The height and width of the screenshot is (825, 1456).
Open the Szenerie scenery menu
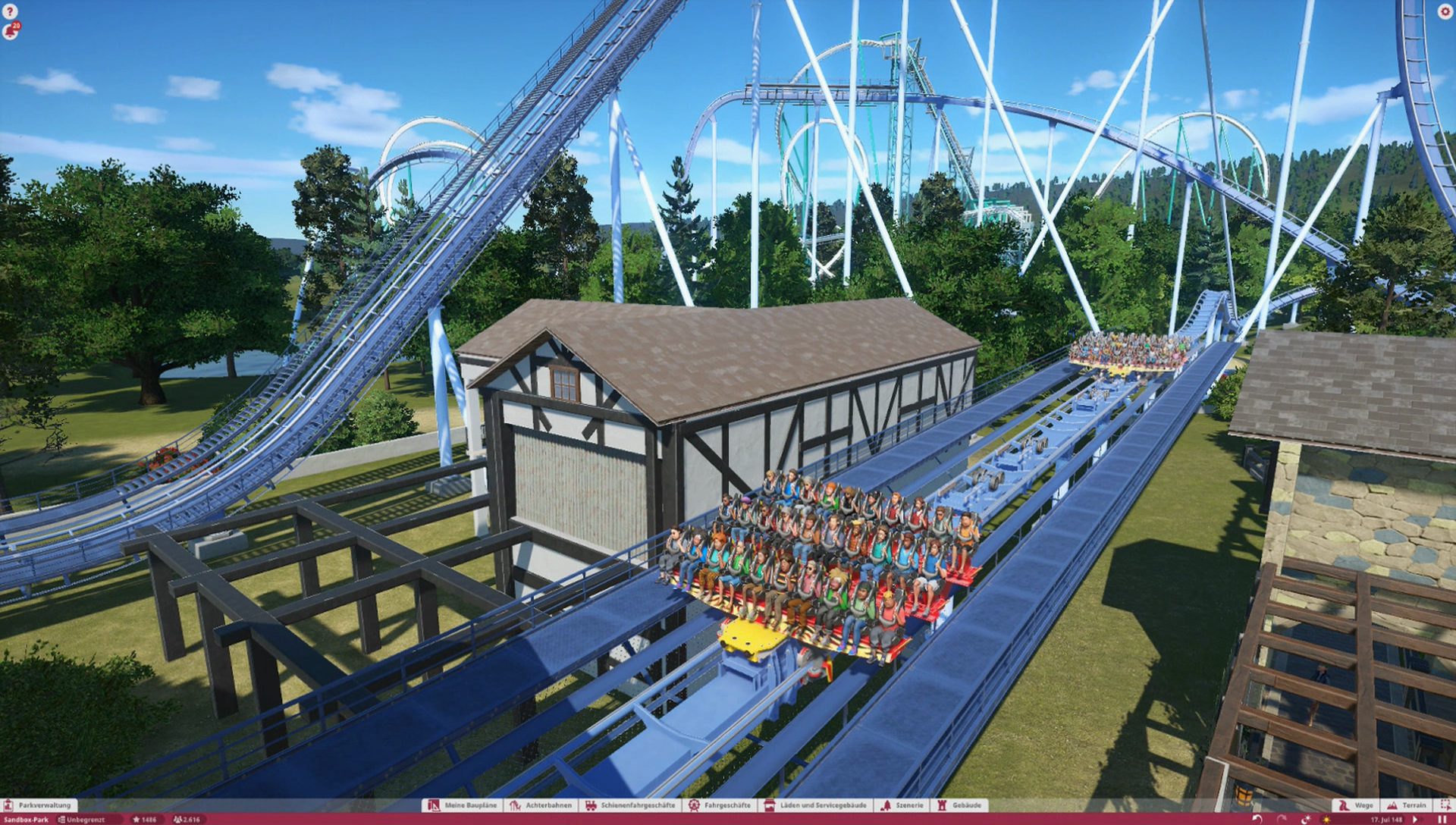[x=902, y=805]
